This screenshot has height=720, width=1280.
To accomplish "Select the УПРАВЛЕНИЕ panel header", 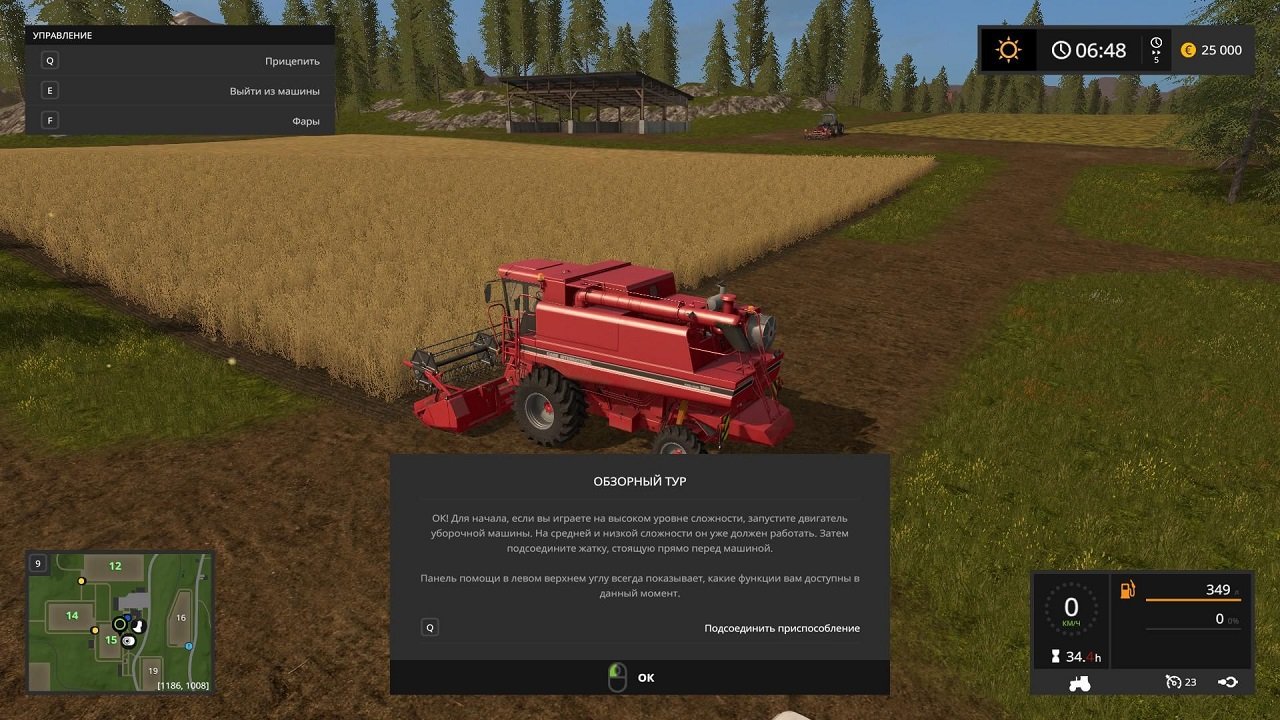I will (x=64, y=34).
